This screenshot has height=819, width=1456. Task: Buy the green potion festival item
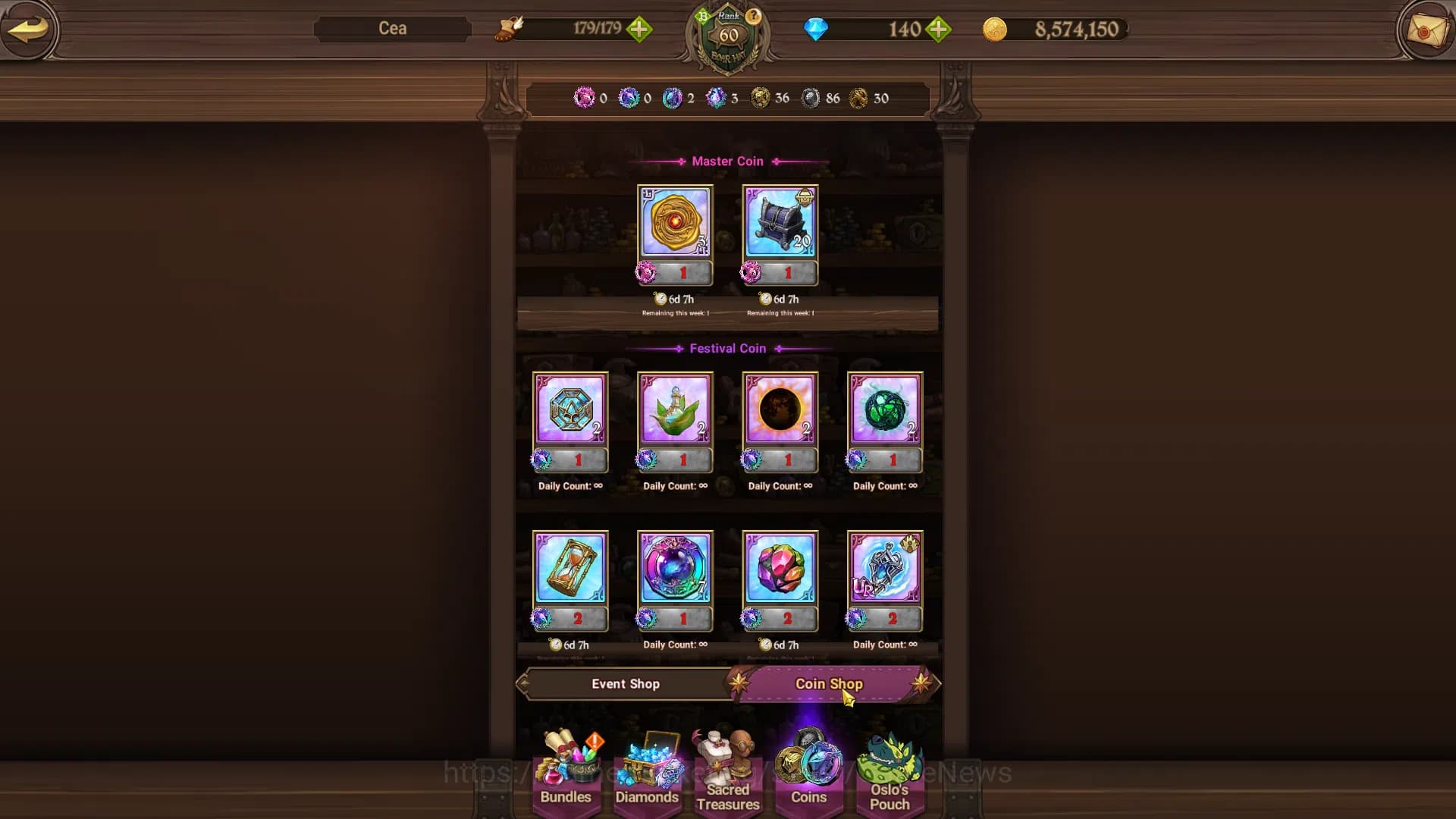(675, 421)
